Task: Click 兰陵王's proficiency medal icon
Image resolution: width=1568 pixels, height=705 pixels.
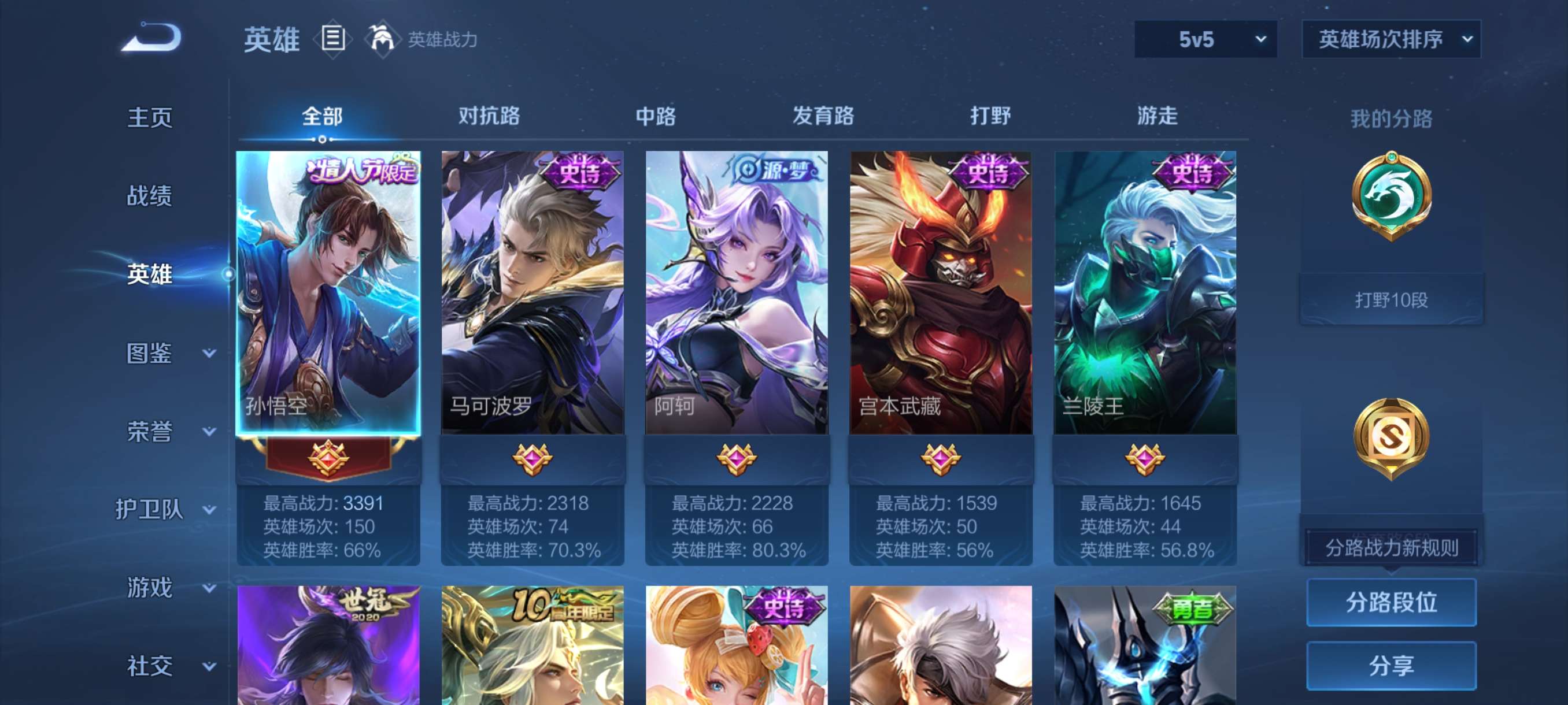Action: (1147, 461)
